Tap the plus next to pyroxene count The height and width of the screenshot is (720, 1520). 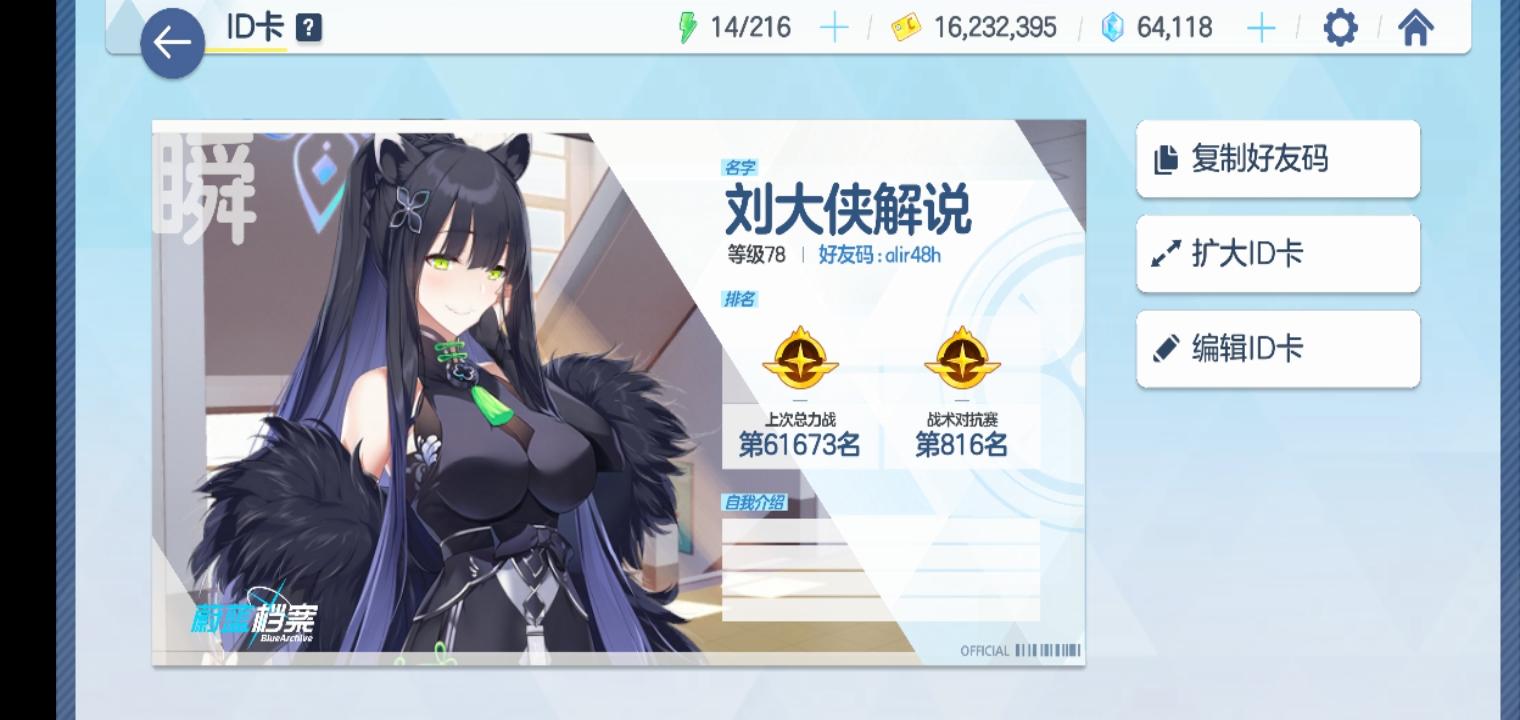[x=1261, y=28]
